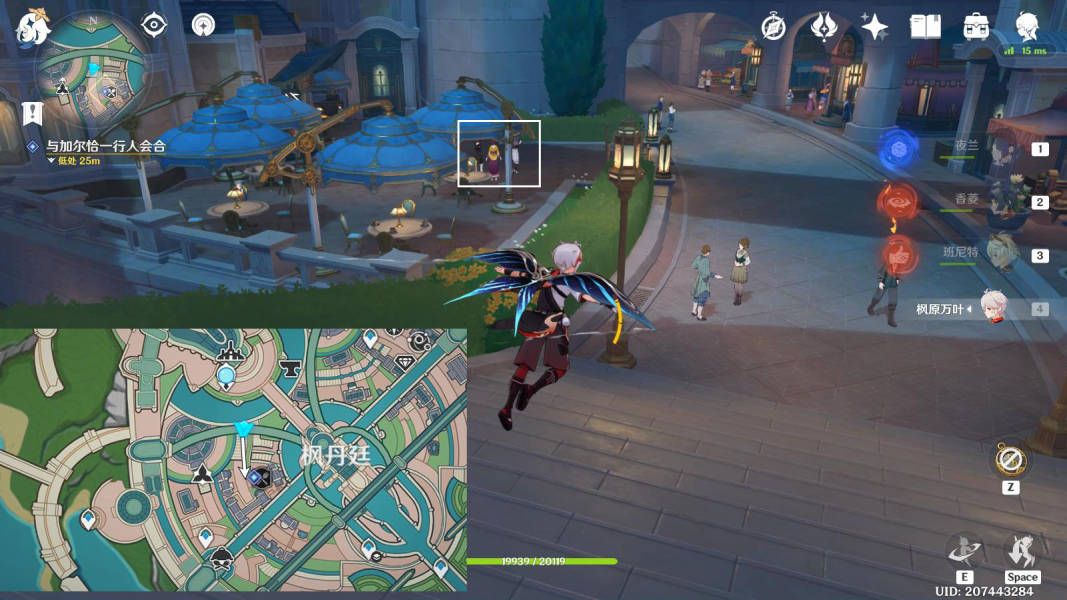Image resolution: width=1067 pixels, height=600 pixels.
Task: Open the quest log bookmark icon
Action: coord(32,112)
